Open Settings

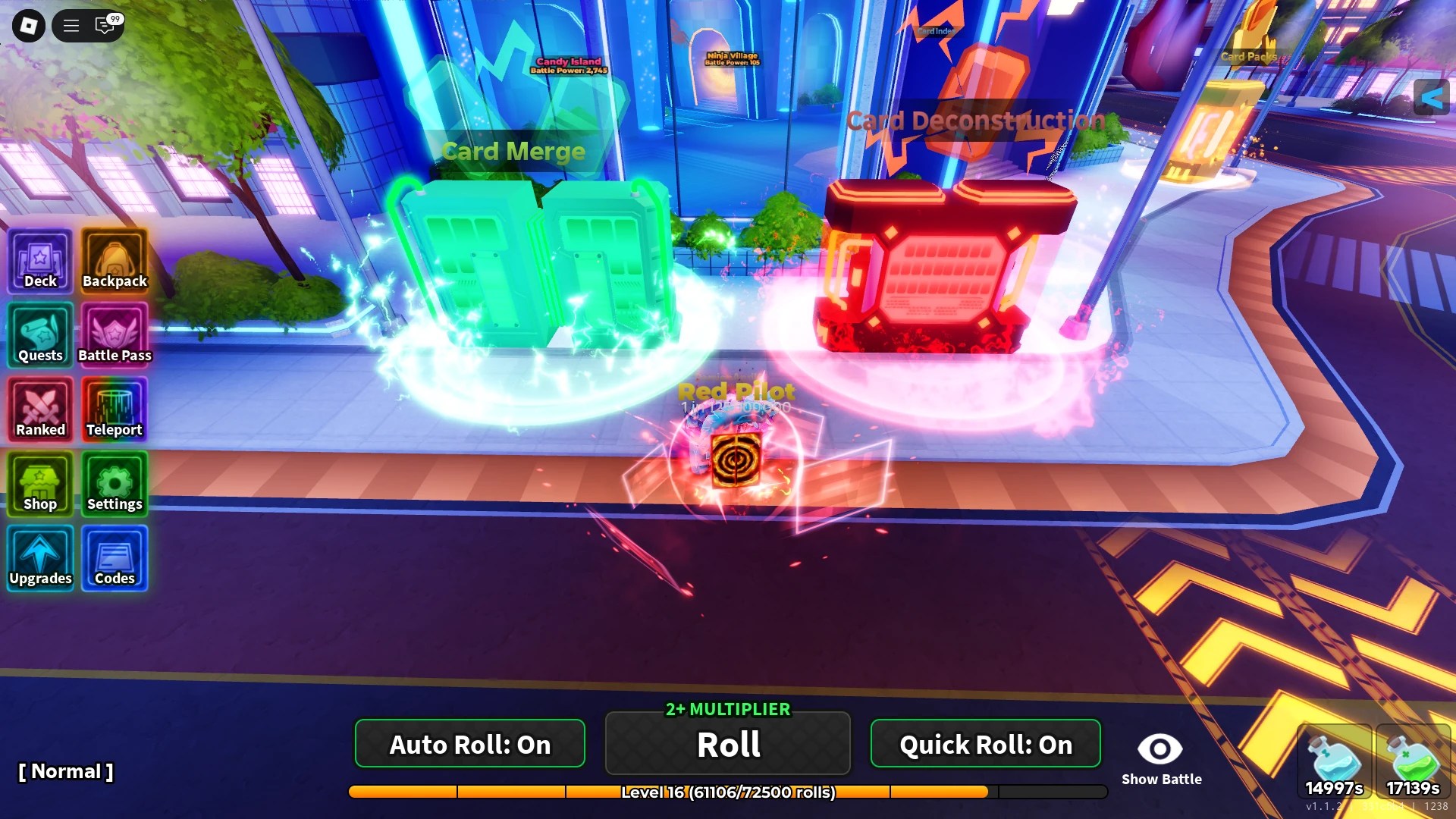coord(115,484)
